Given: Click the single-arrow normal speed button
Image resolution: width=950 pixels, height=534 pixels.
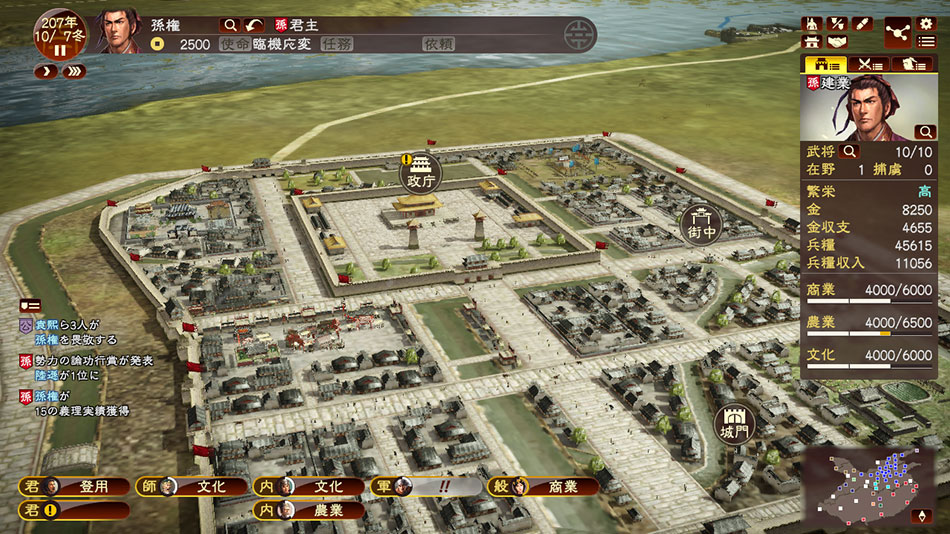Looking at the screenshot, I should pos(46,72).
